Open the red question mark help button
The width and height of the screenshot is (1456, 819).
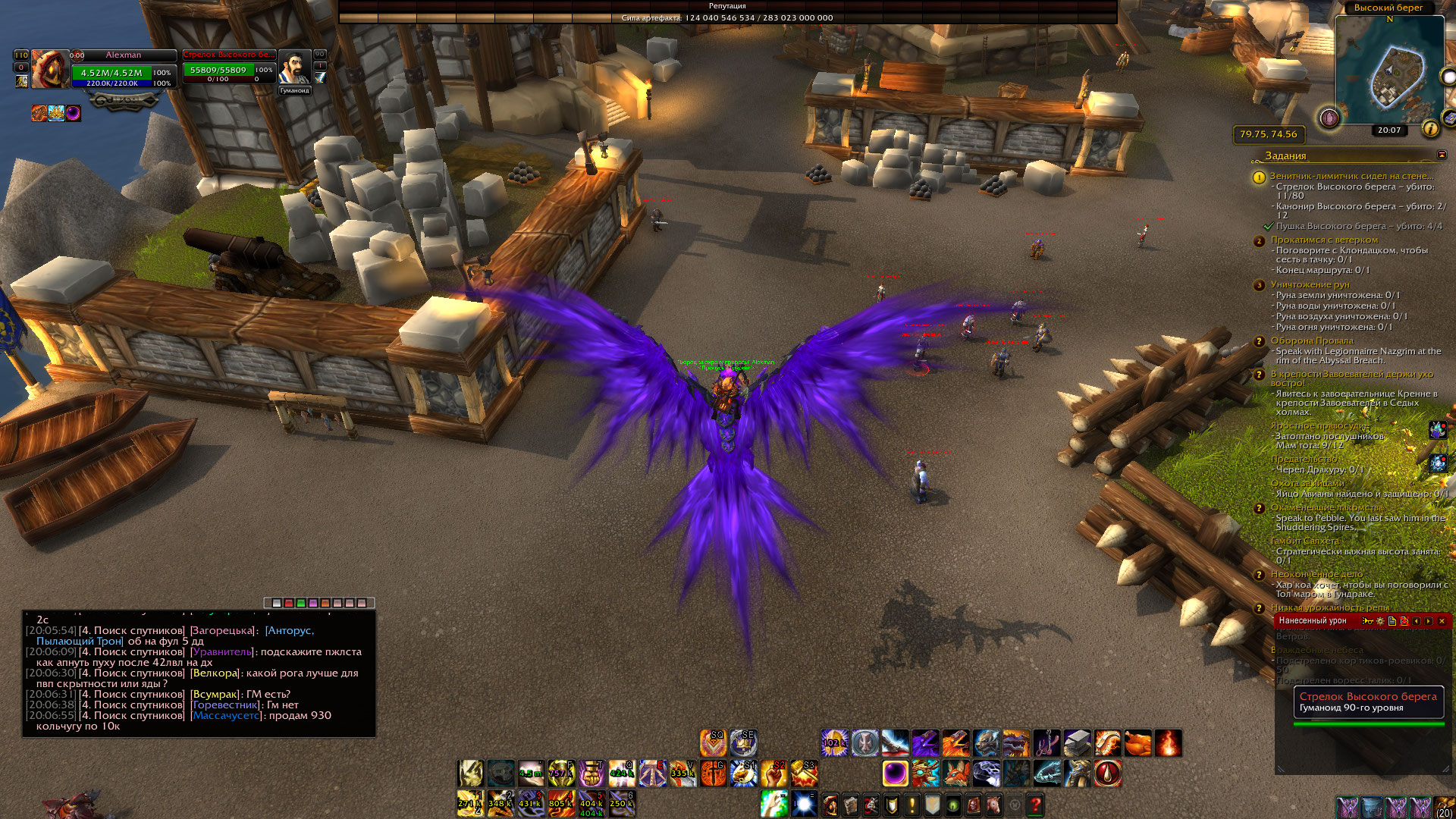(1035, 805)
